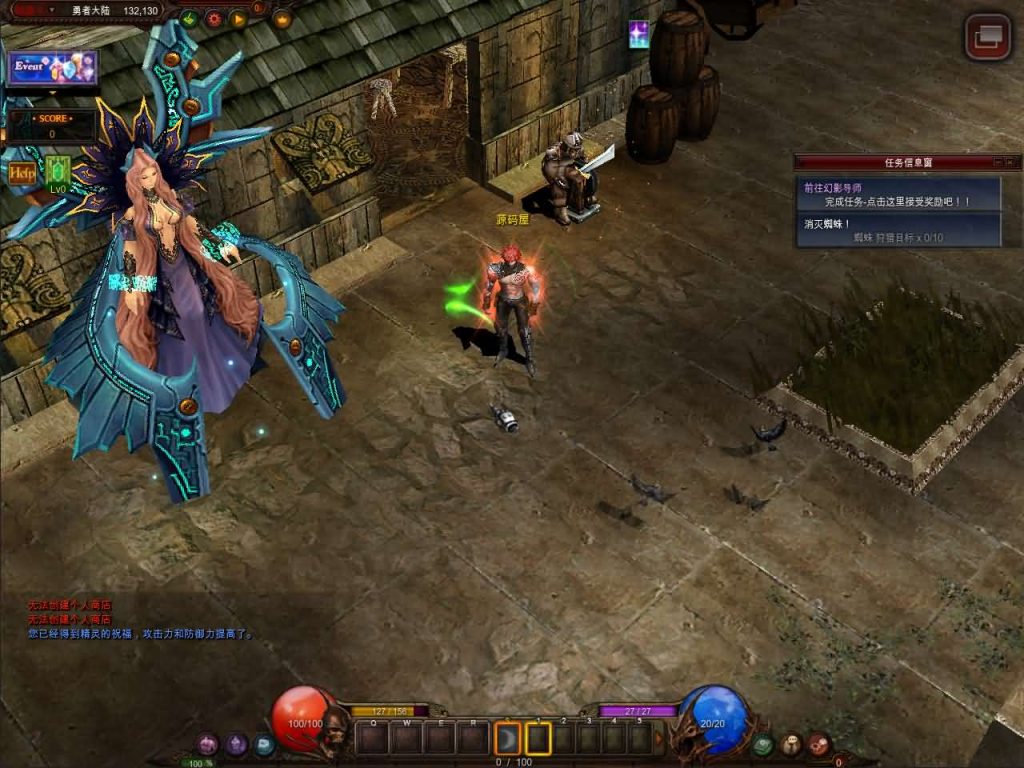The image size is (1024, 768).
Task: Toggle the red window-mode button
Action: click(988, 37)
